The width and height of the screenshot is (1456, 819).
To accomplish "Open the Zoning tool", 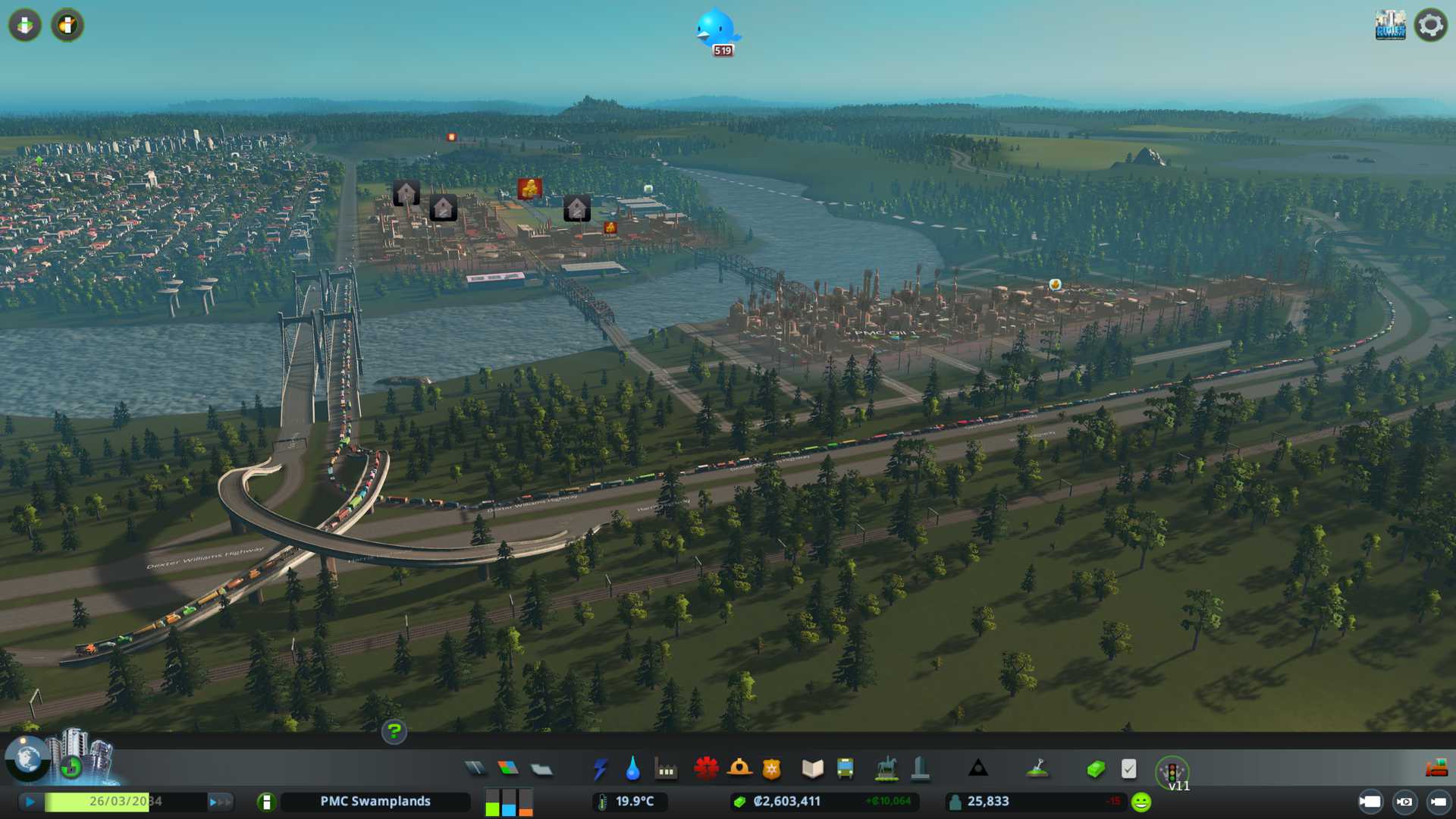I will pyautogui.click(x=508, y=769).
